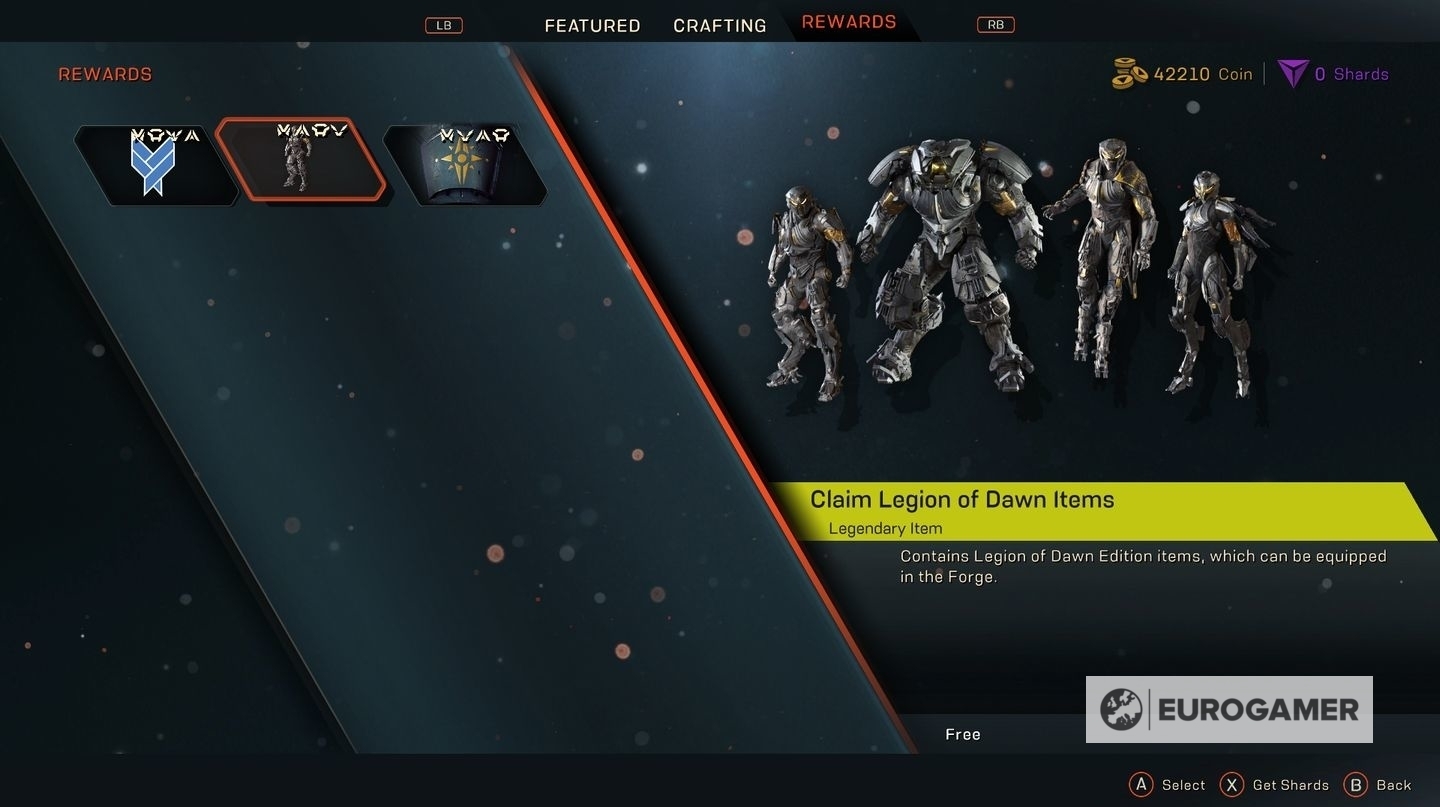Click the Coin currency icon
The height and width of the screenshot is (807, 1440).
pos(1129,72)
